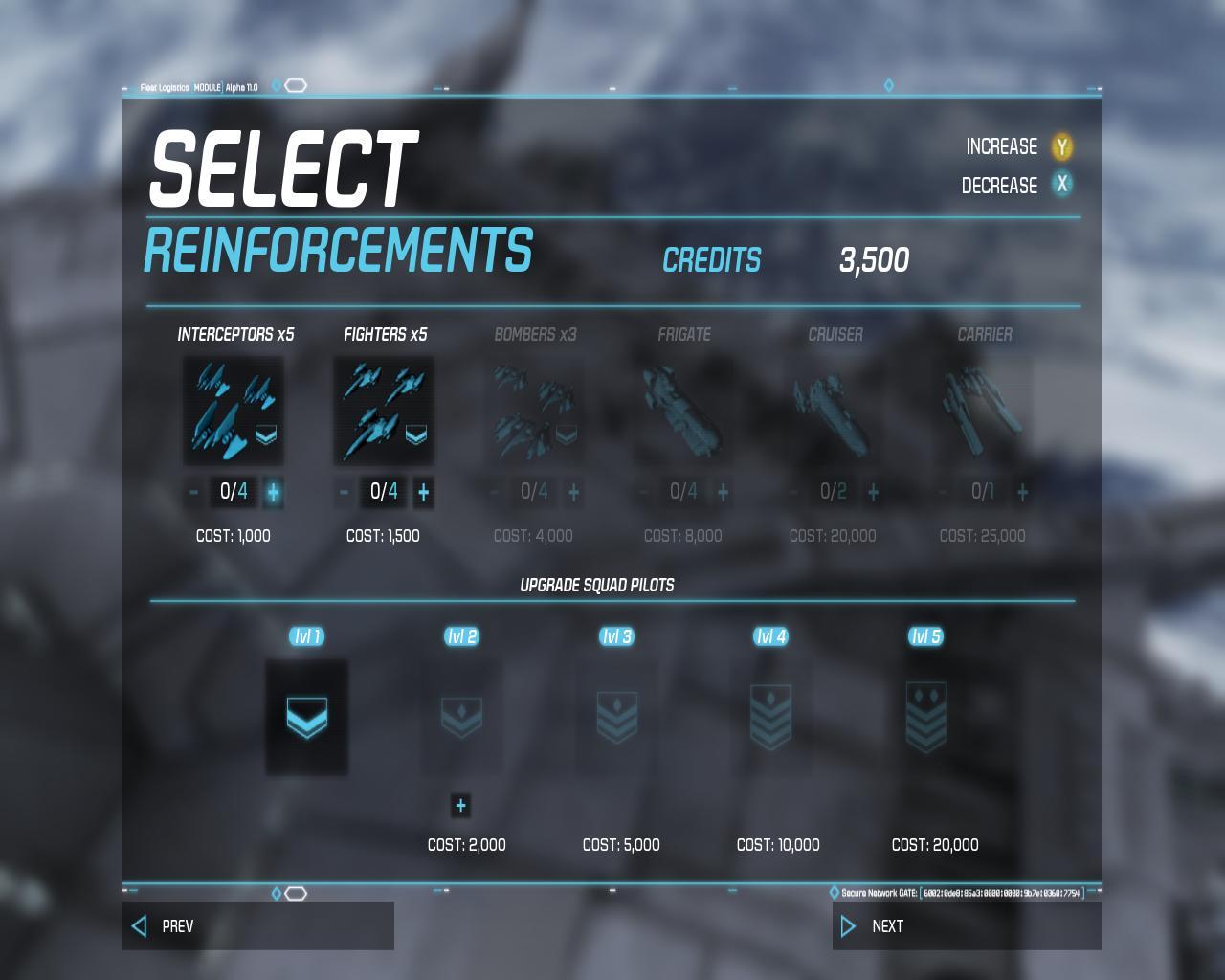Select the Cruiser ship tile

[834, 412]
